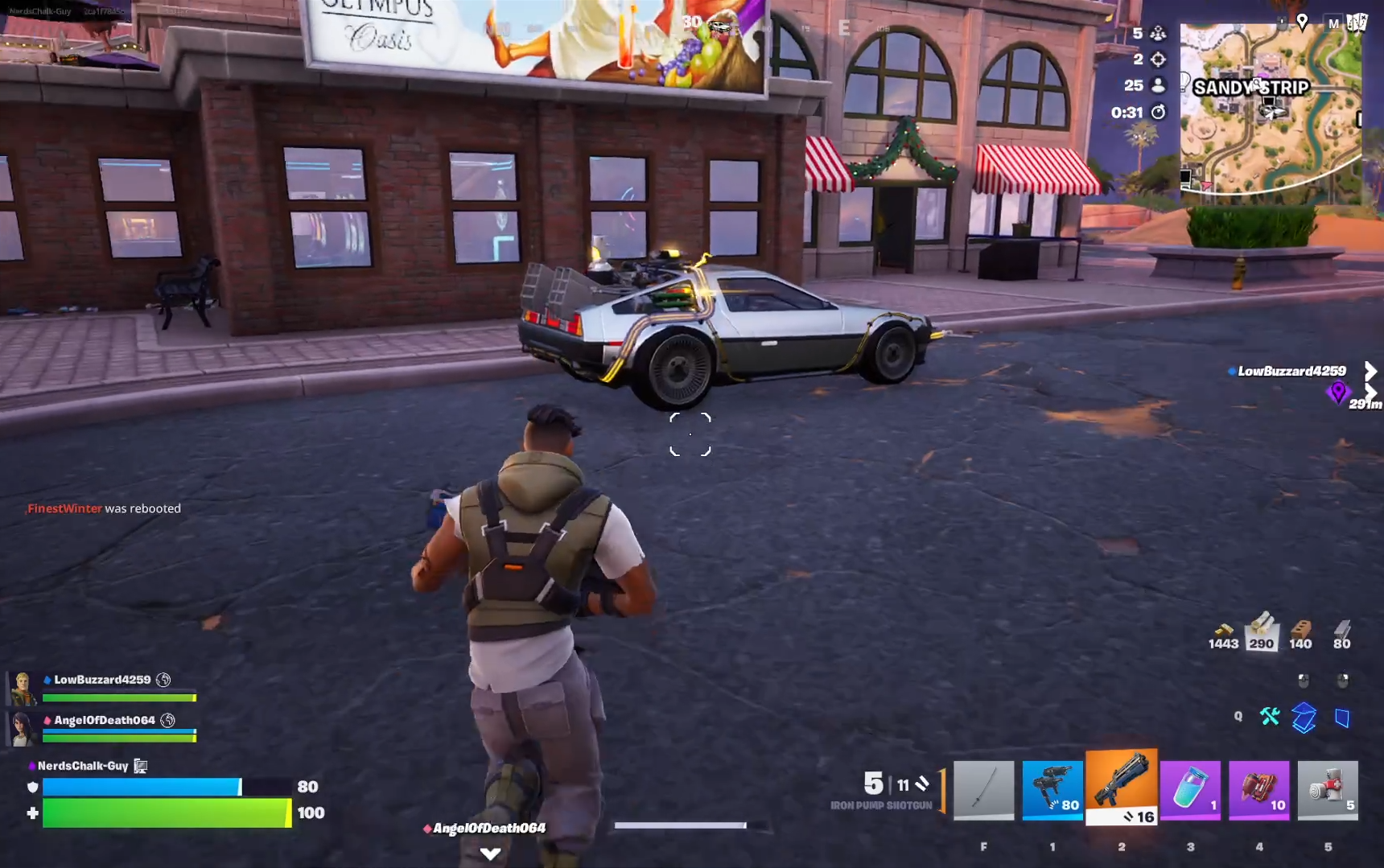The image size is (1384, 868).
Task: Expand LowBuzzard4259's teammate arrow indicator
Action: (x=1370, y=371)
